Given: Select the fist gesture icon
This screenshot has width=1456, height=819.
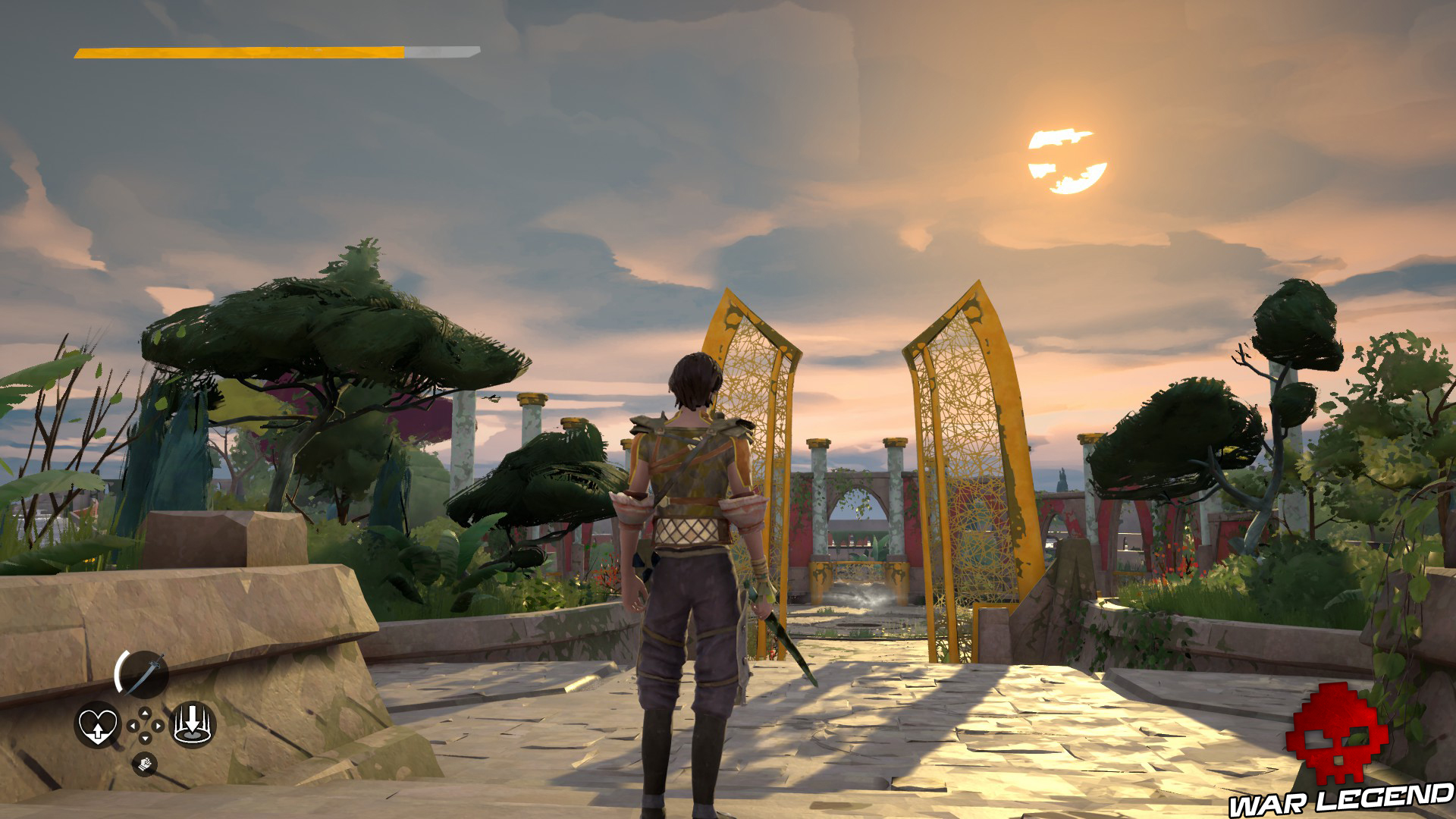Looking at the screenshot, I should (146, 764).
